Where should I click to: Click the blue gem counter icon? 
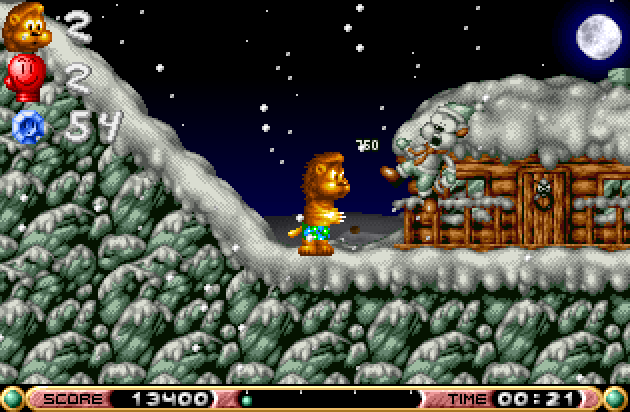coord(26,126)
